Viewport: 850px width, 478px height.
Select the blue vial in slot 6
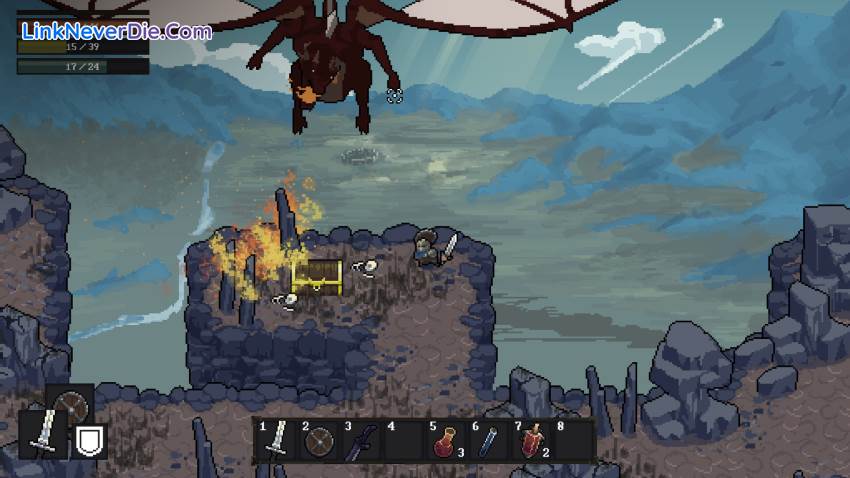coord(487,441)
